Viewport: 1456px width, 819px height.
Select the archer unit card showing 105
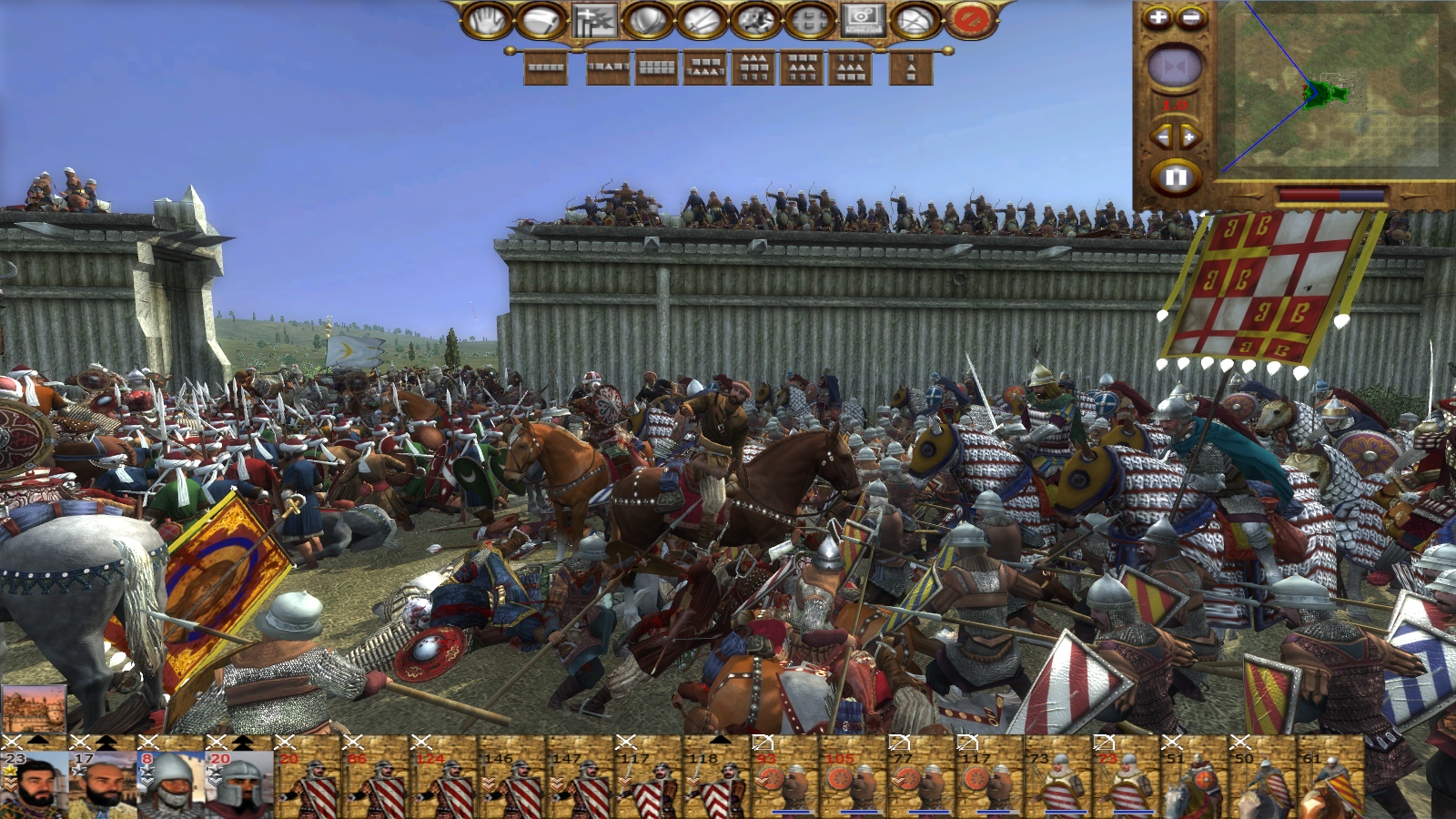[x=853, y=783]
